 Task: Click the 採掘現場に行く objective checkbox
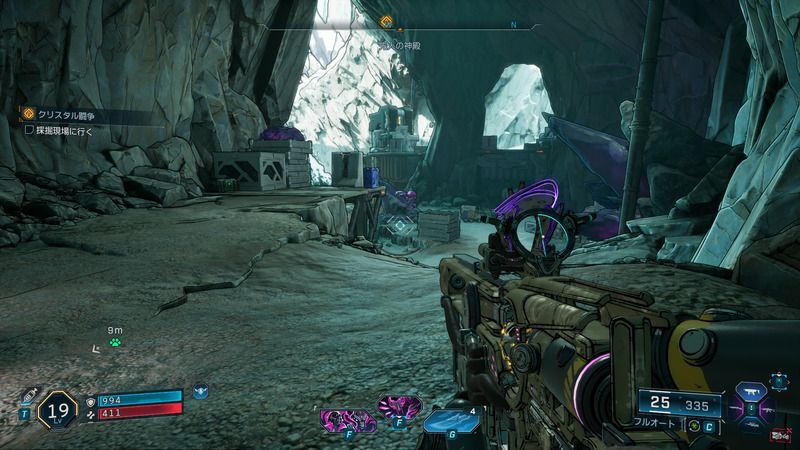(x=30, y=130)
